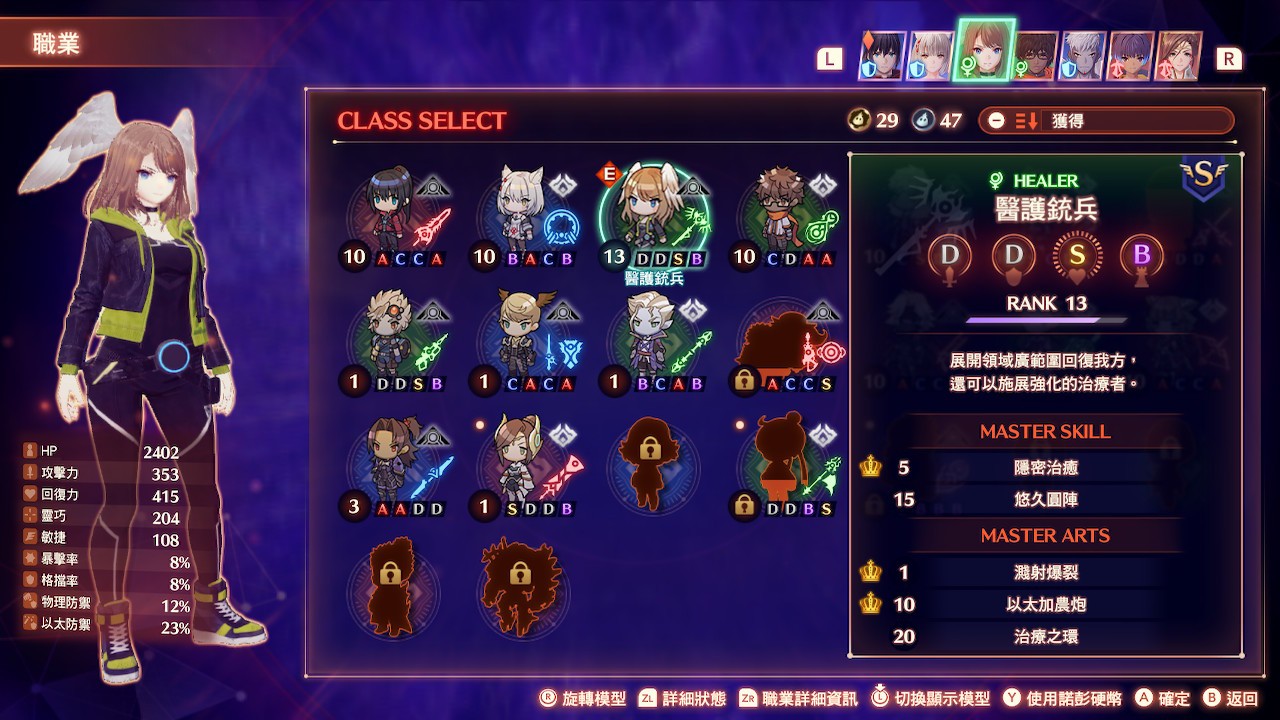Screen dimensions: 1280x720
Task: Switch to the purple-haired character portrait
Action: 1131,56
